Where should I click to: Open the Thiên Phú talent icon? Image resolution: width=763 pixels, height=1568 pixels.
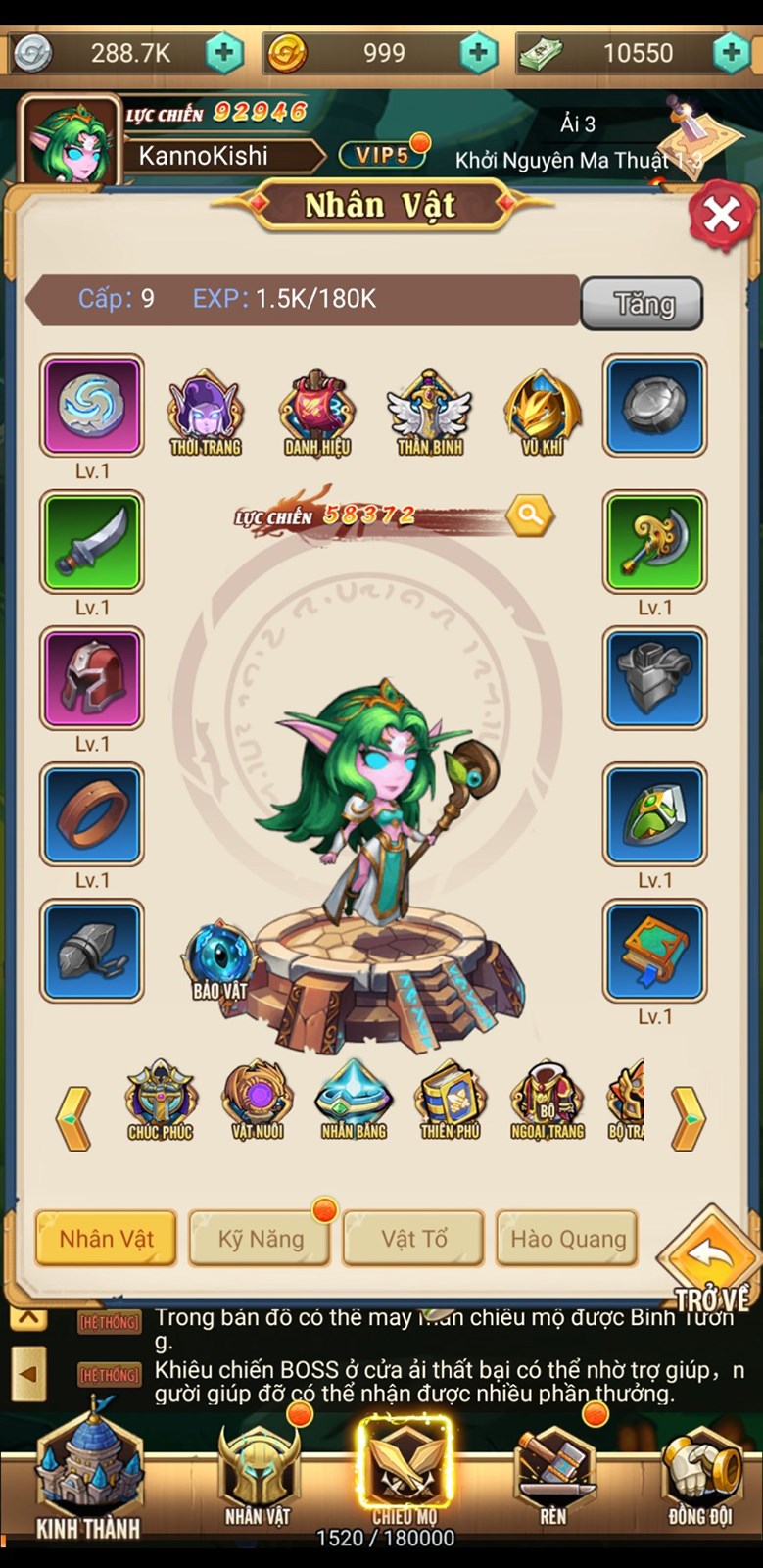(451, 1102)
